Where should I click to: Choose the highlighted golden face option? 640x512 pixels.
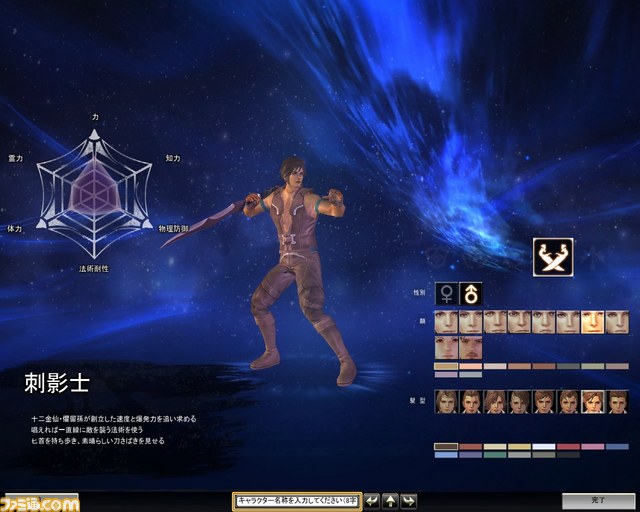click(593, 322)
